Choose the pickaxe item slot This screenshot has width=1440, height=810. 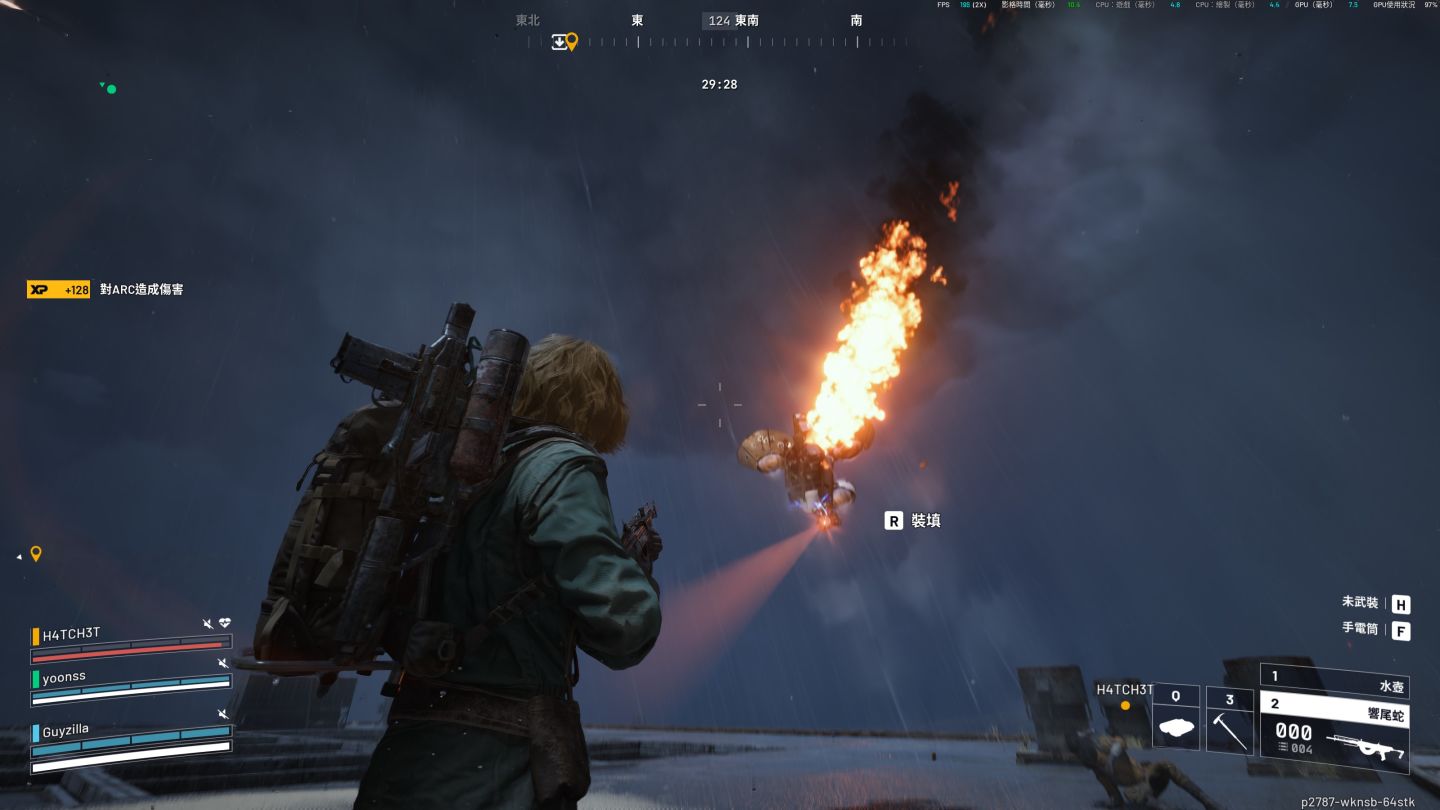1230,718
